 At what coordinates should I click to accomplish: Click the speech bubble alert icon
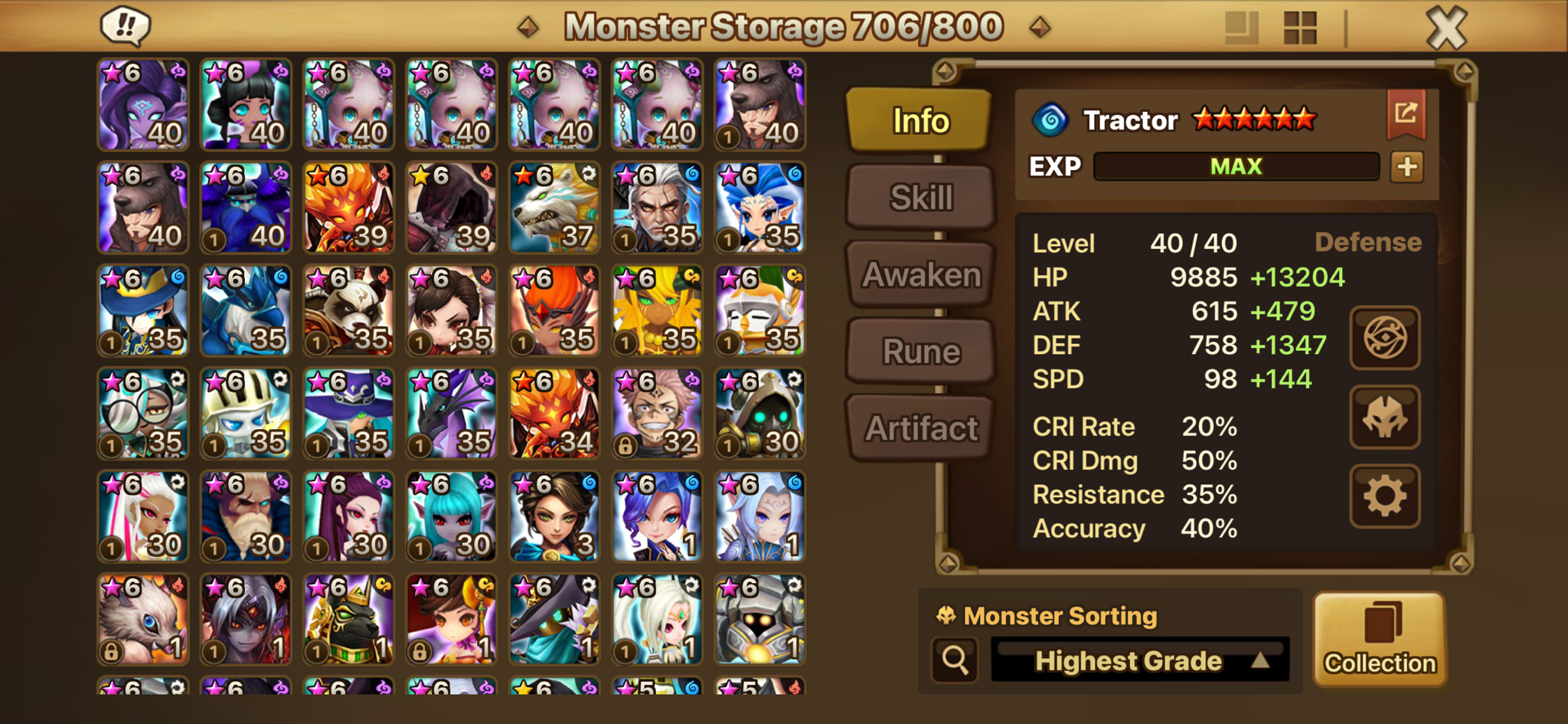coord(126,26)
